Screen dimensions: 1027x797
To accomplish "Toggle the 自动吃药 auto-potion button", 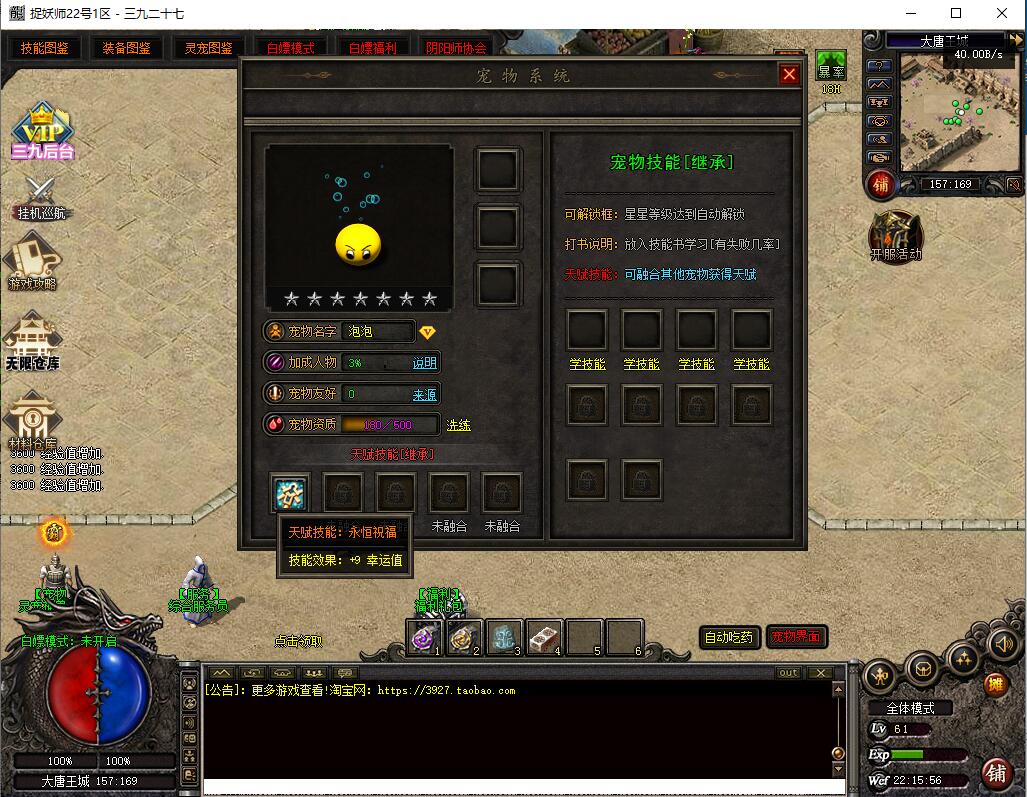I will tap(729, 637).
